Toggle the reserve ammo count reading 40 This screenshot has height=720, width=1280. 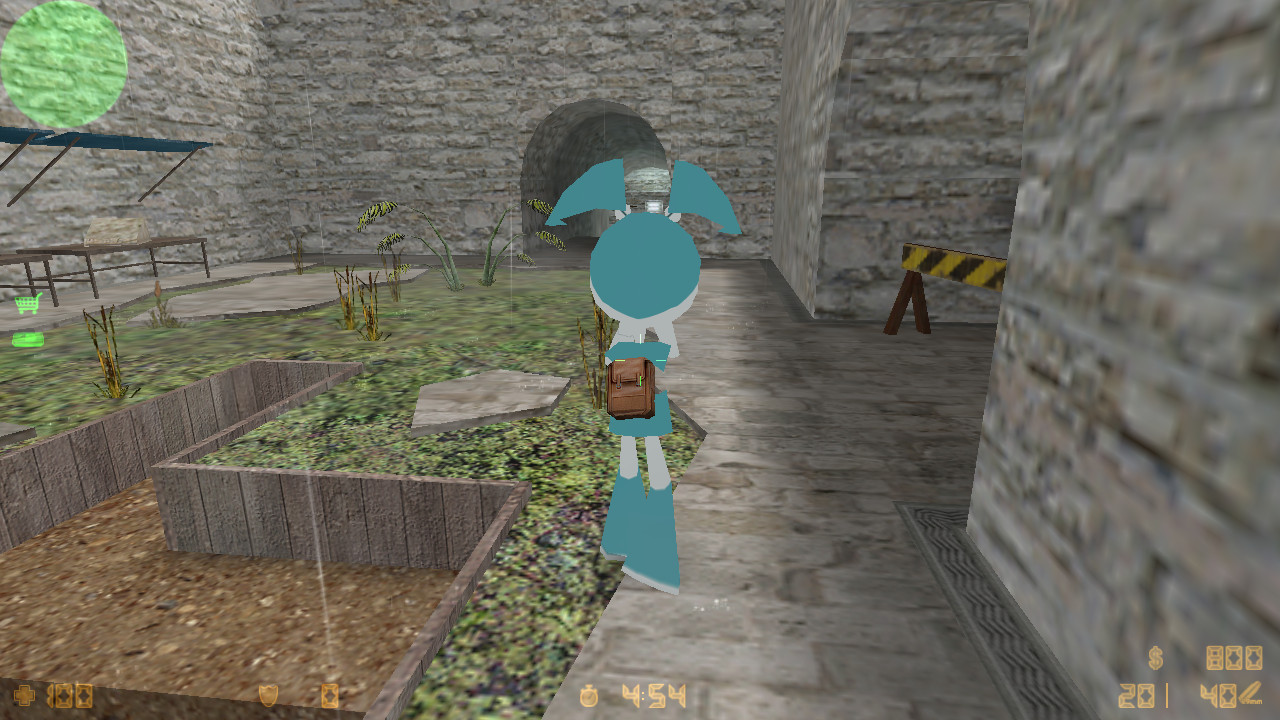click(x=1218, y=694)
